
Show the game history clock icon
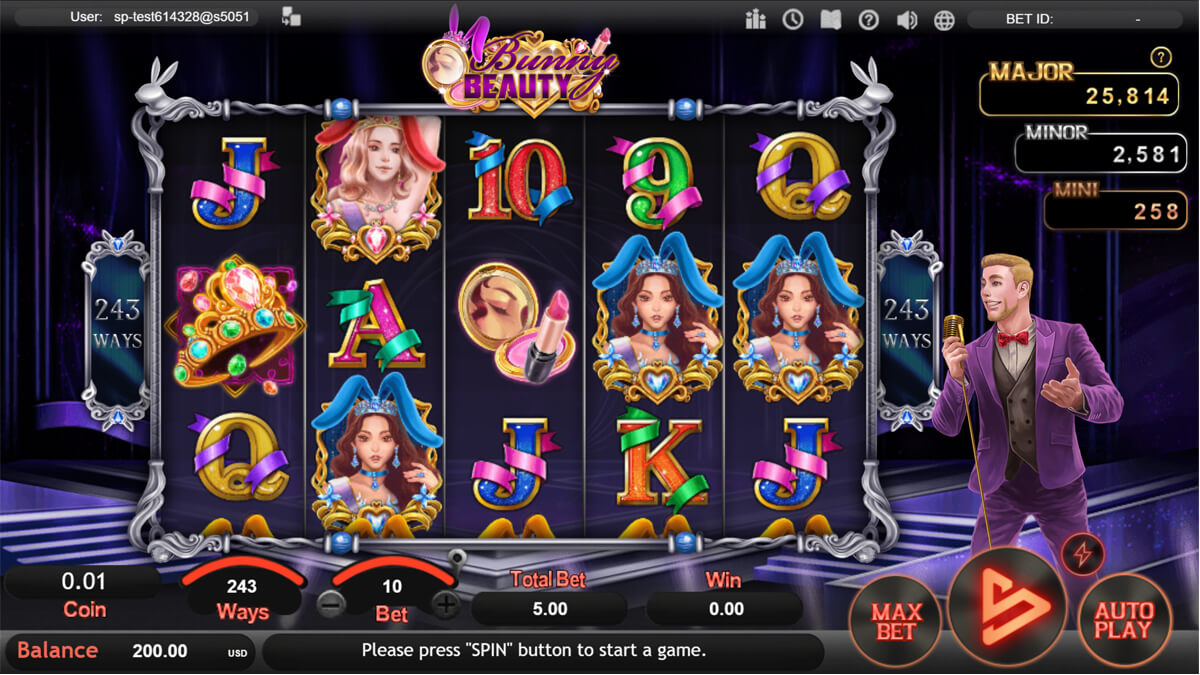[x=793, y=19]
